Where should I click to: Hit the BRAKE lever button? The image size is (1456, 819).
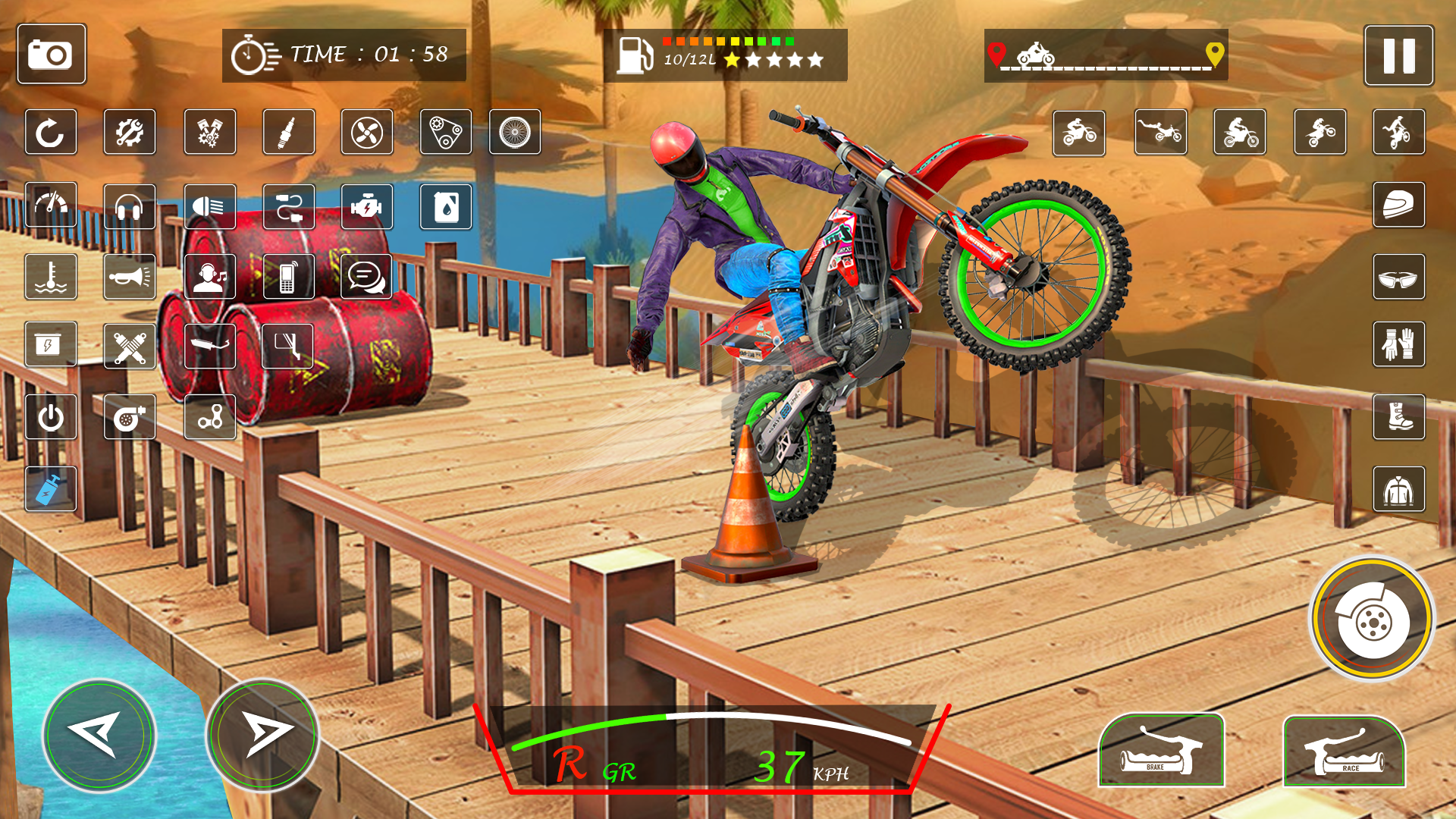pos(1161,751)
